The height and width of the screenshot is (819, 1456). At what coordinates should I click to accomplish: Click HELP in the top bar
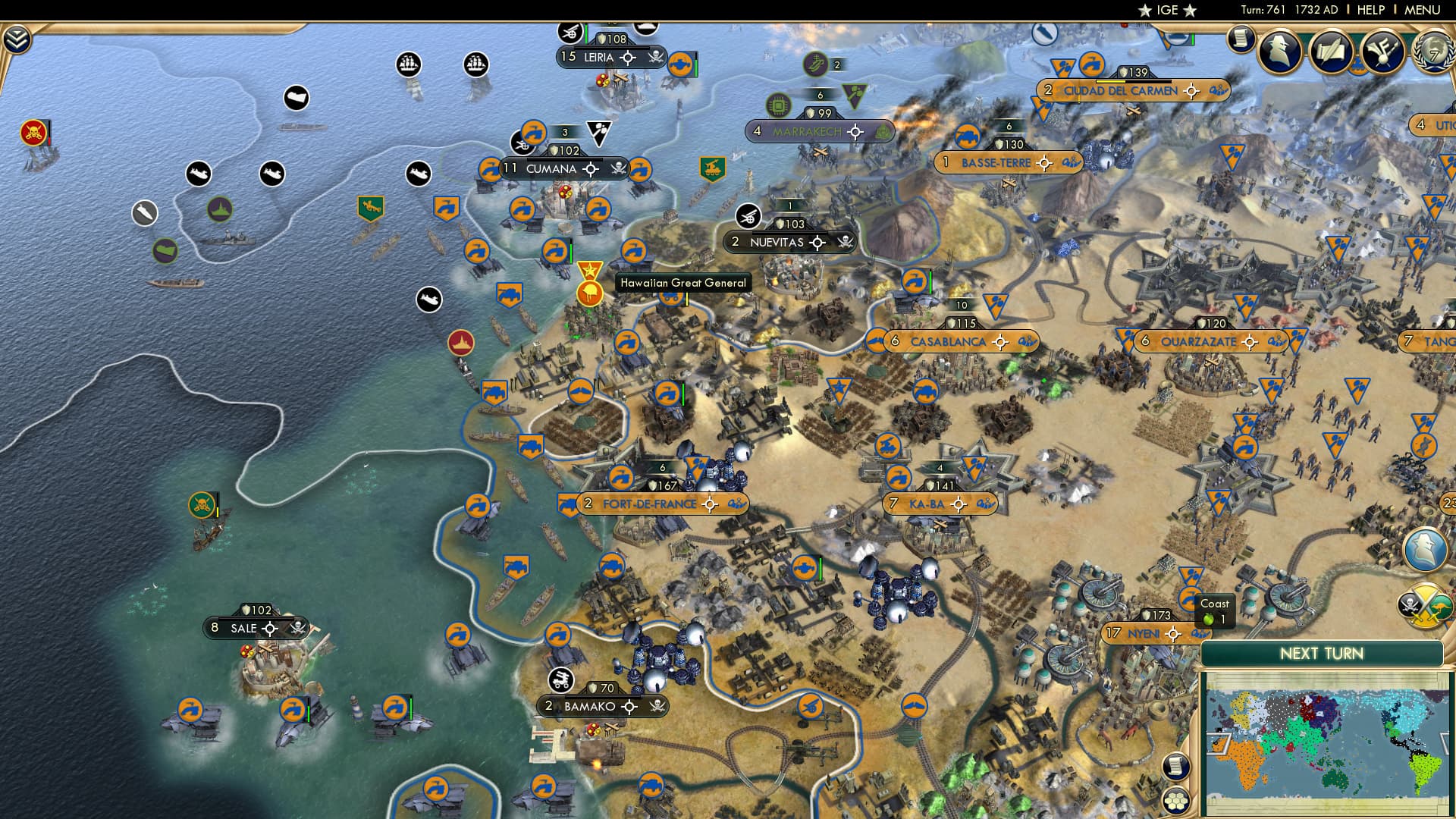click(1370, 10)
